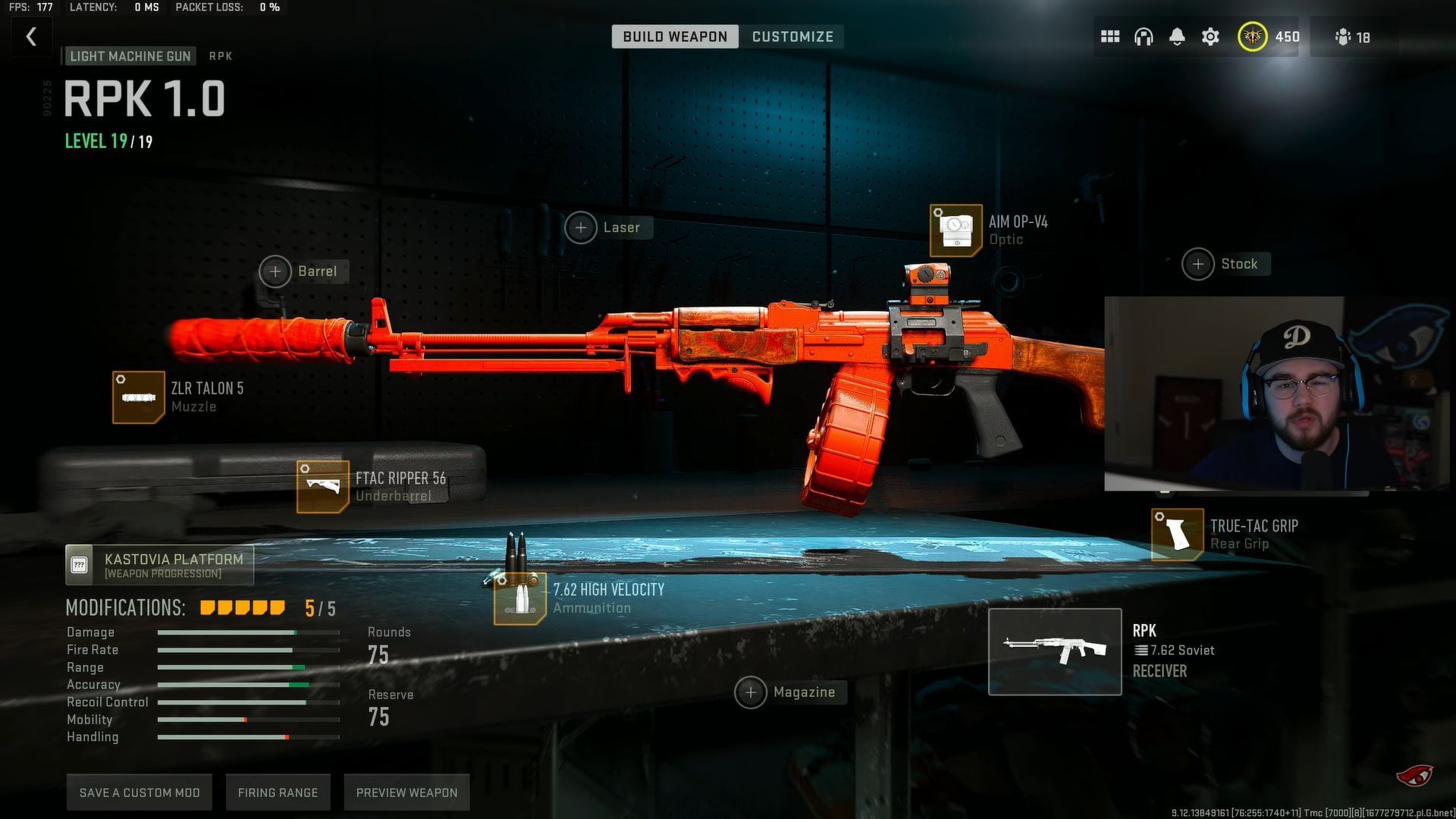Open the RPK receiver tile
The width and height of the screenshot is (1456, 819).
pos(1055,651)
